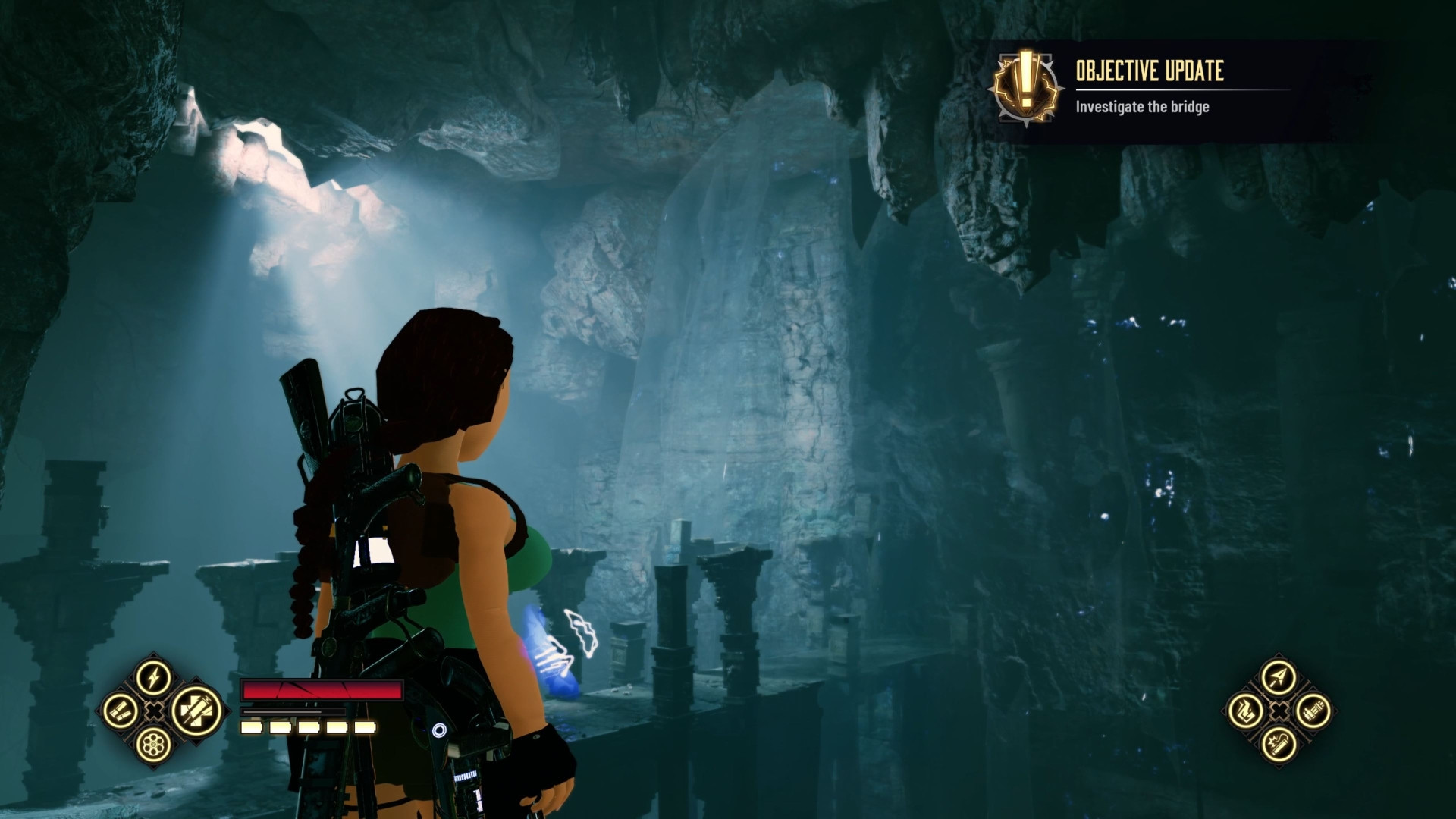
Task: Select the medkit icon on the left item wheel
Action: 196,711
